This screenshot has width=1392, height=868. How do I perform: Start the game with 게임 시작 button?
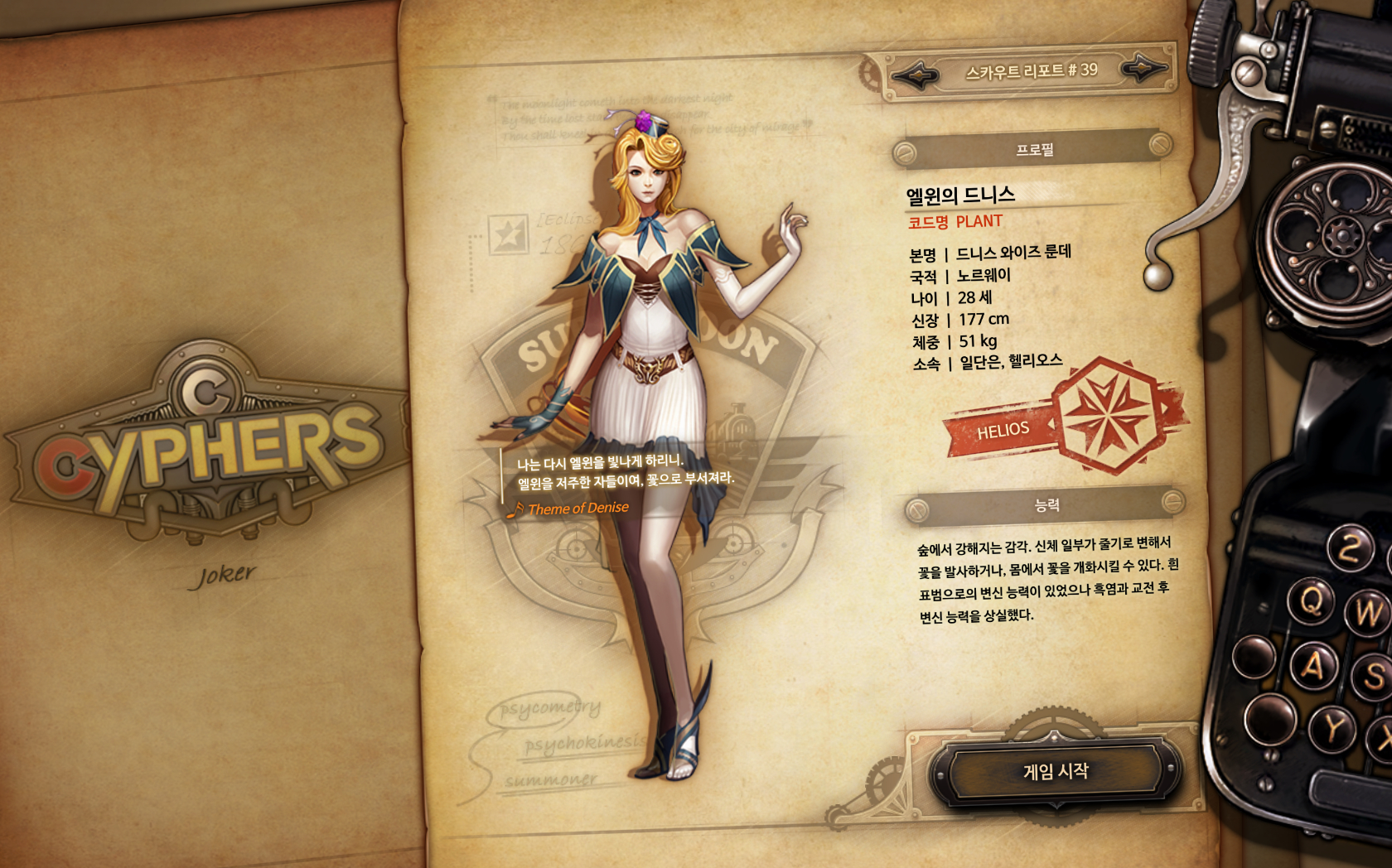tap(1056, 772)
